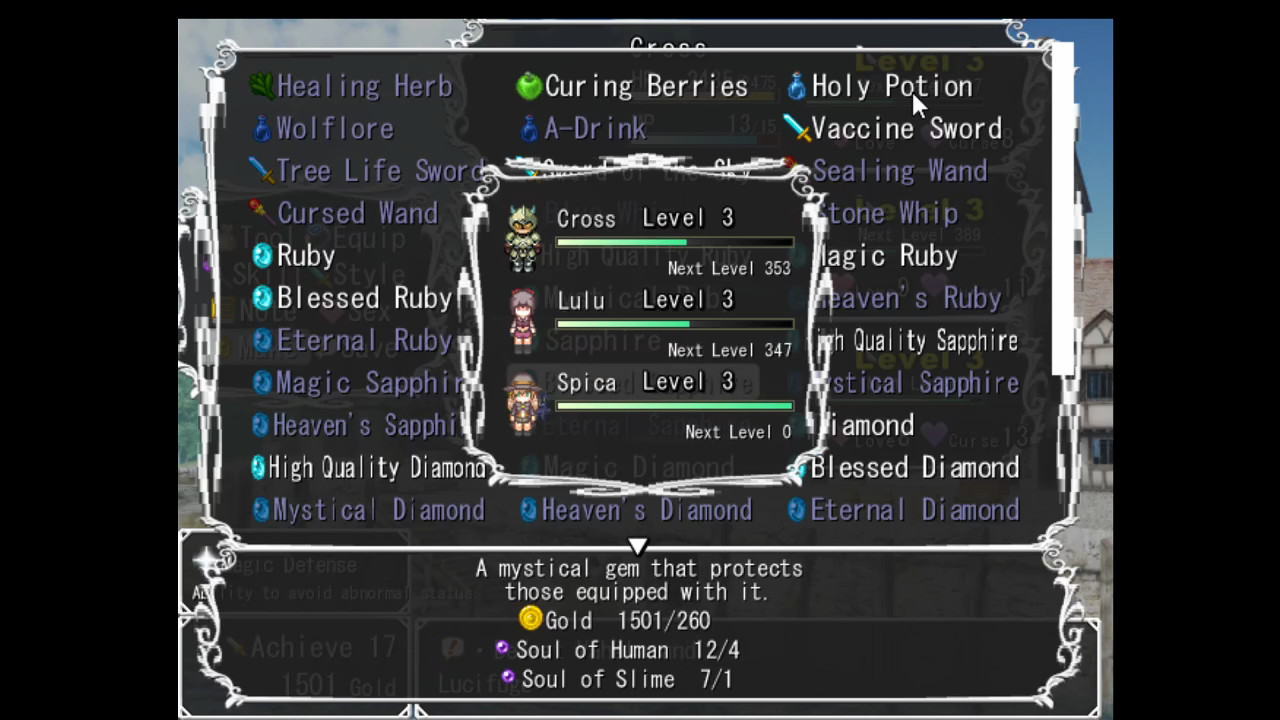Viewport: 1280px width, 720px height.
Task: Click the gold coin icon
Action: 530,620
